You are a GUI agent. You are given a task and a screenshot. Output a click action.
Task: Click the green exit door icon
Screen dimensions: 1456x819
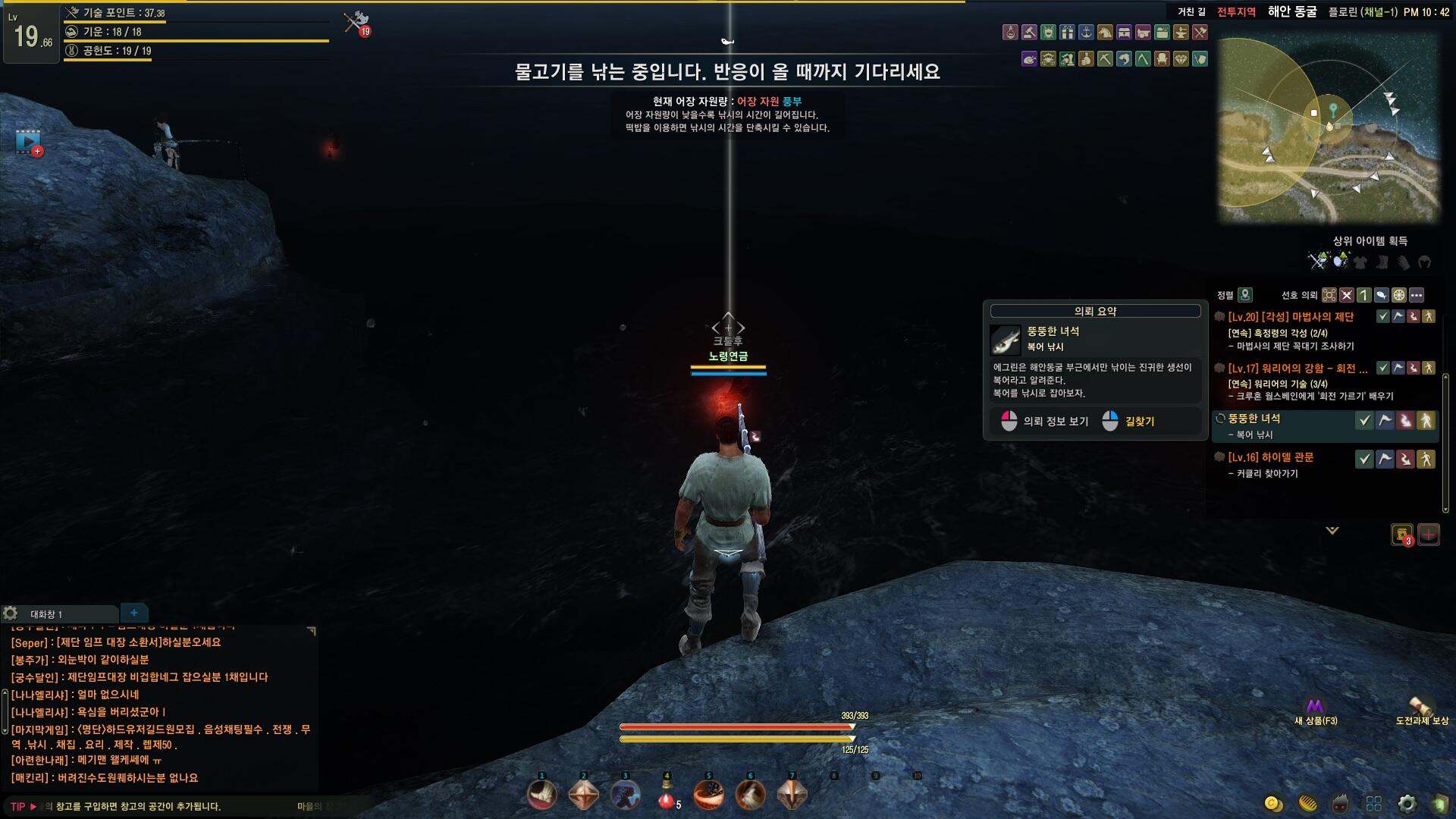click(x=1439, y=804)
